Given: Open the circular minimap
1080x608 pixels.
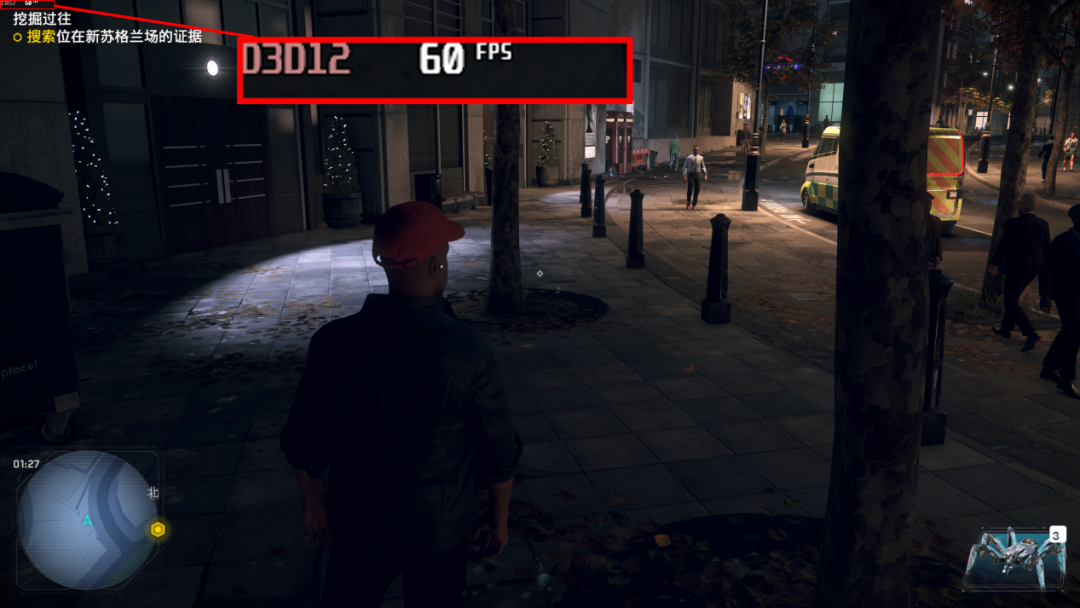Looking at the screenshot, I should [x=87, y=520].
